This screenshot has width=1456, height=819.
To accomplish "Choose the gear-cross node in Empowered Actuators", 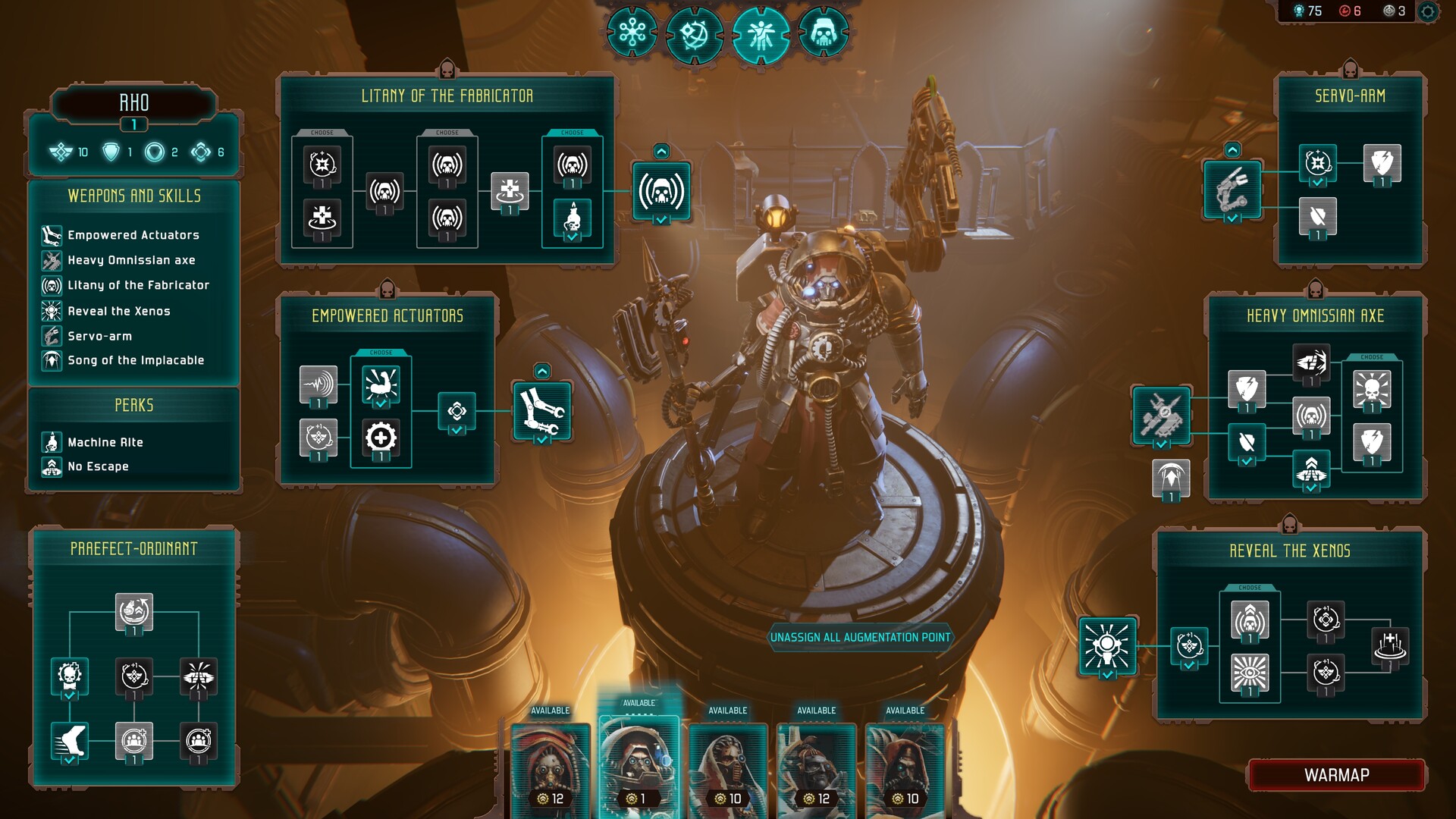I will (x=381, y=438).
